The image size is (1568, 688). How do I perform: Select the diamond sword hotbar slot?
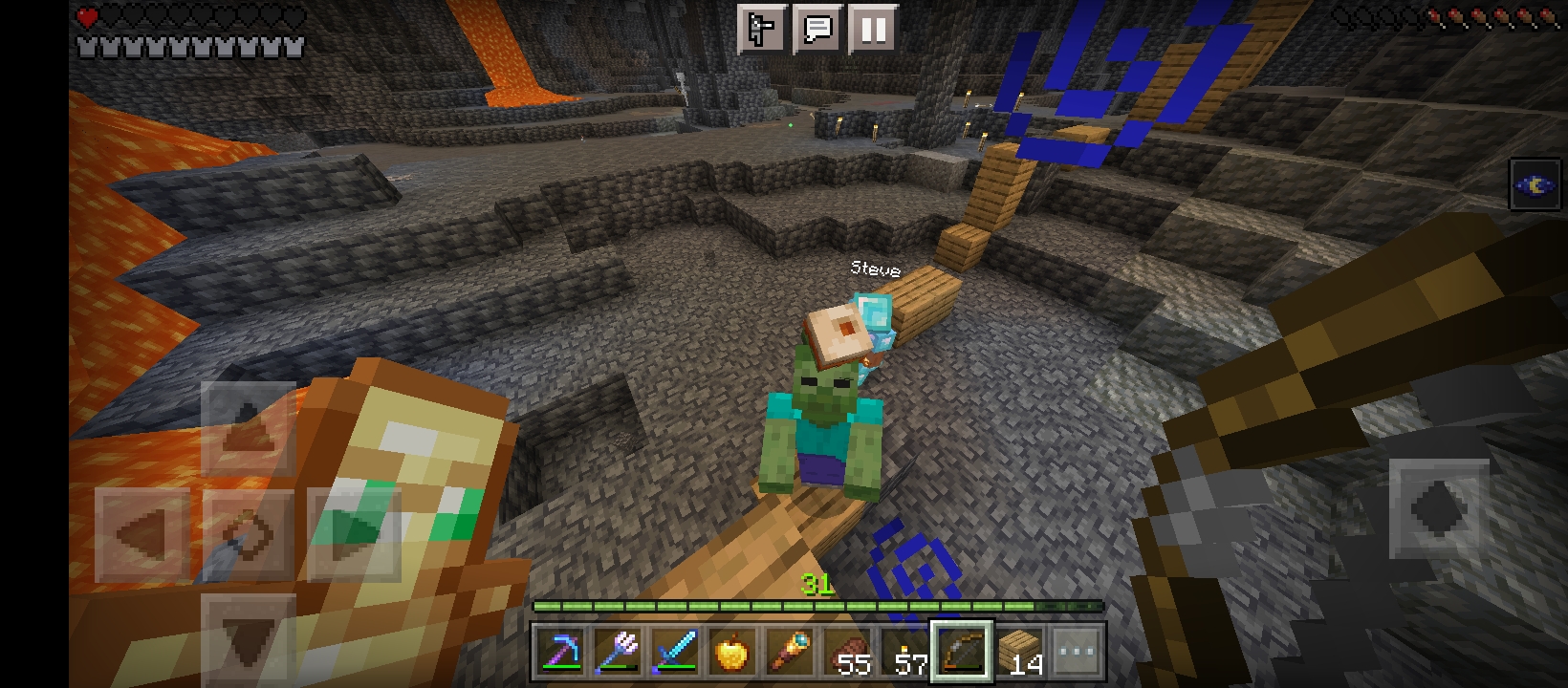(675, 654)
